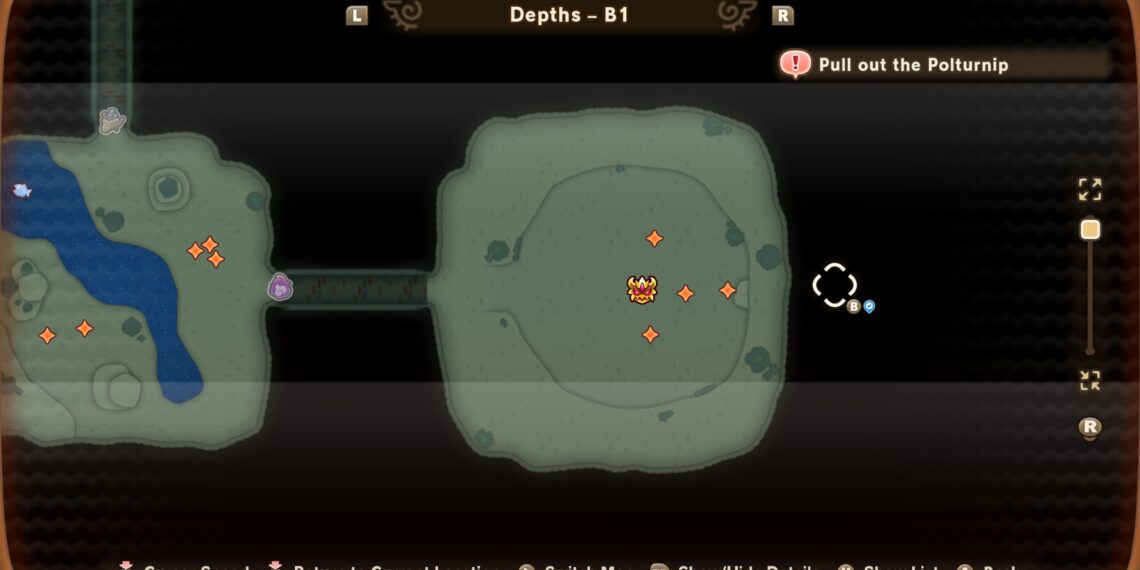The image size is (1140, 570).
Task: Click the expand arrows icon above the zoom slider
Action: pos(1090,189)
